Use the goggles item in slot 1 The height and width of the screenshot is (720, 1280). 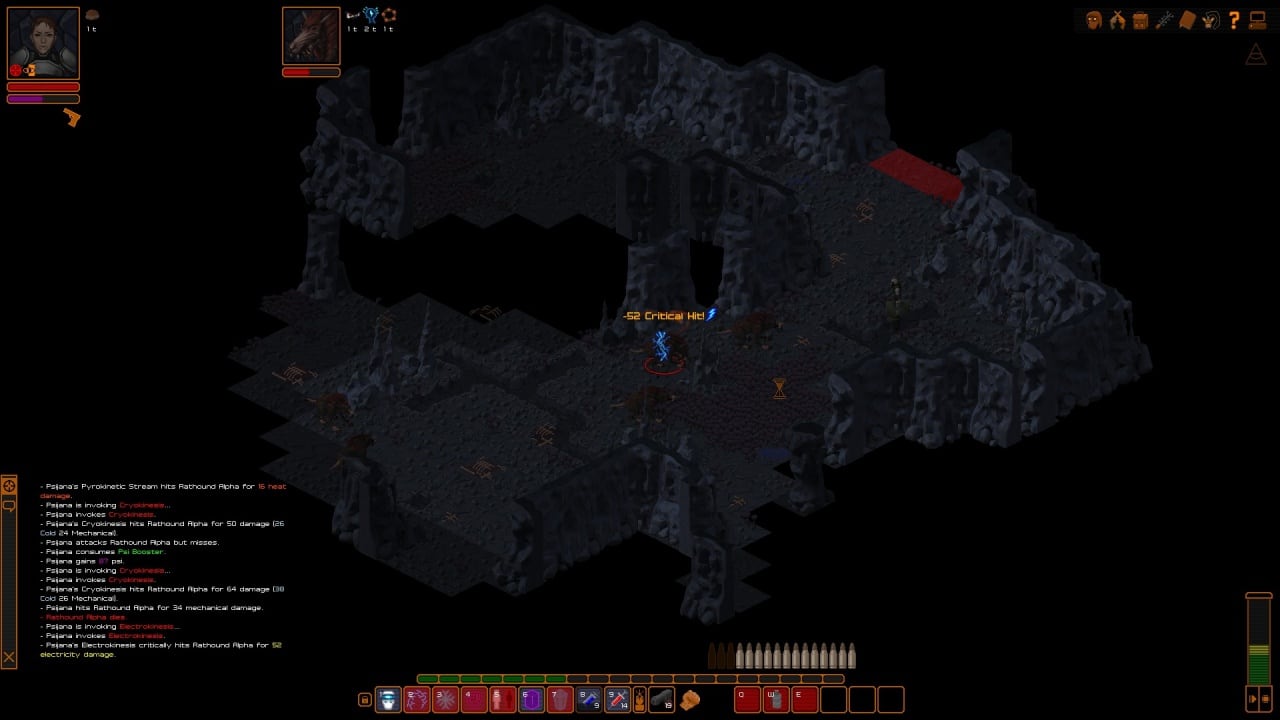click(x=388, y=700)
